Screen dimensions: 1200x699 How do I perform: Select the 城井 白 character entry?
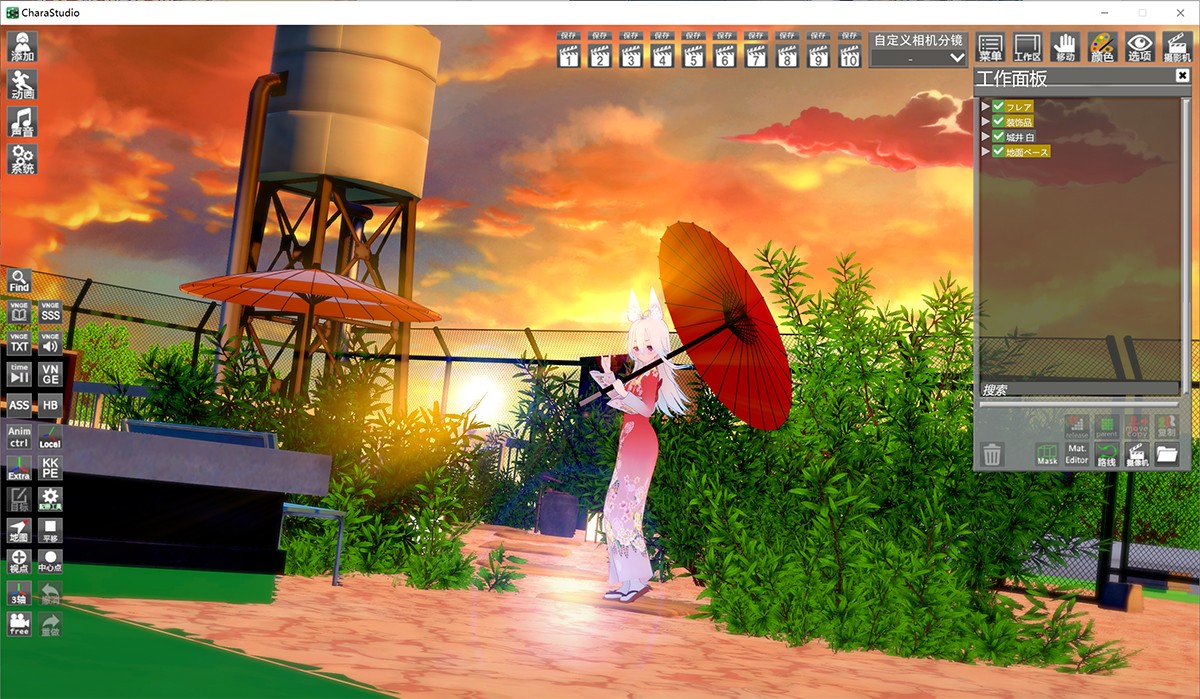pos(1021,136)
